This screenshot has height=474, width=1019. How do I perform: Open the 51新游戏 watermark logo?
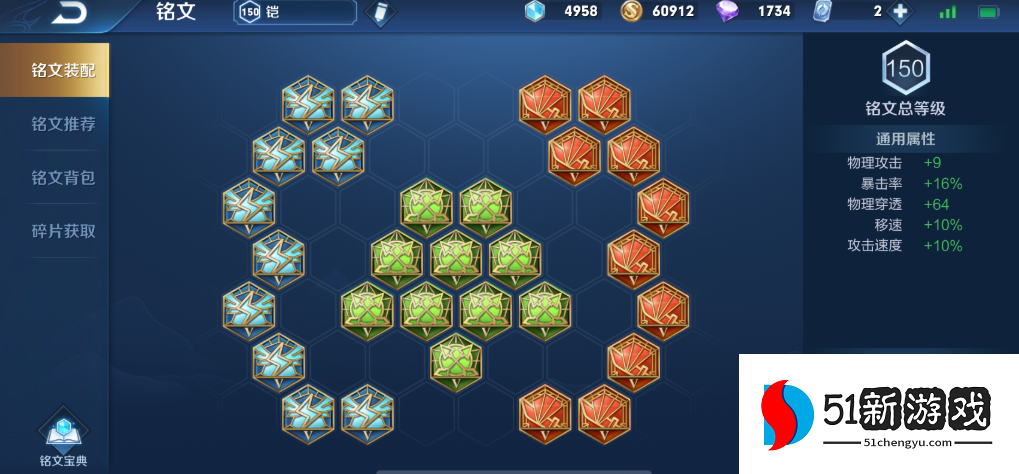[x=877, y=414]
